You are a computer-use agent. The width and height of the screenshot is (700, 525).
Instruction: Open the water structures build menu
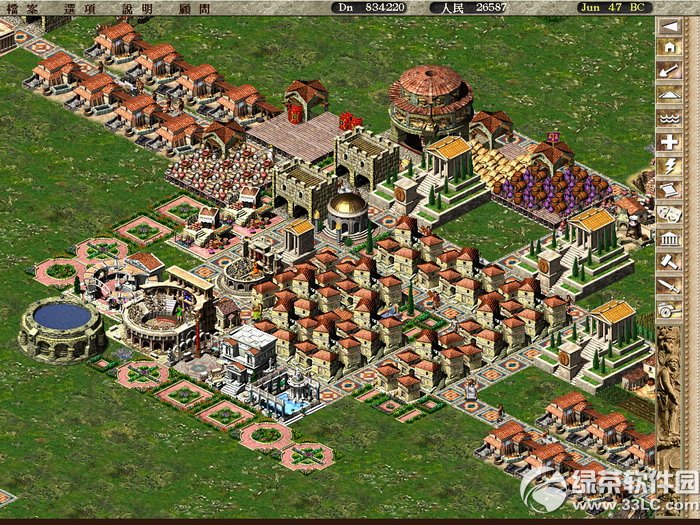coord(669,118)
